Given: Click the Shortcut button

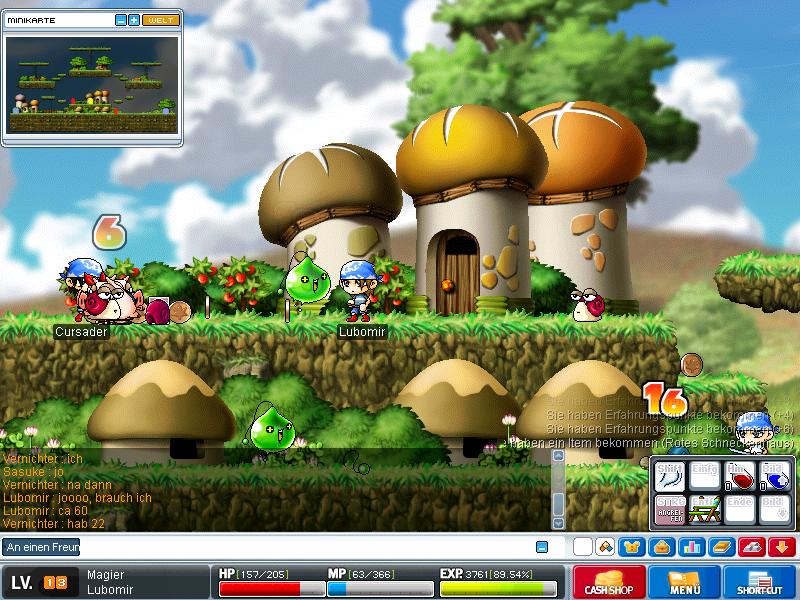Looking at the screenshot, I should click(x=761, y=582).
